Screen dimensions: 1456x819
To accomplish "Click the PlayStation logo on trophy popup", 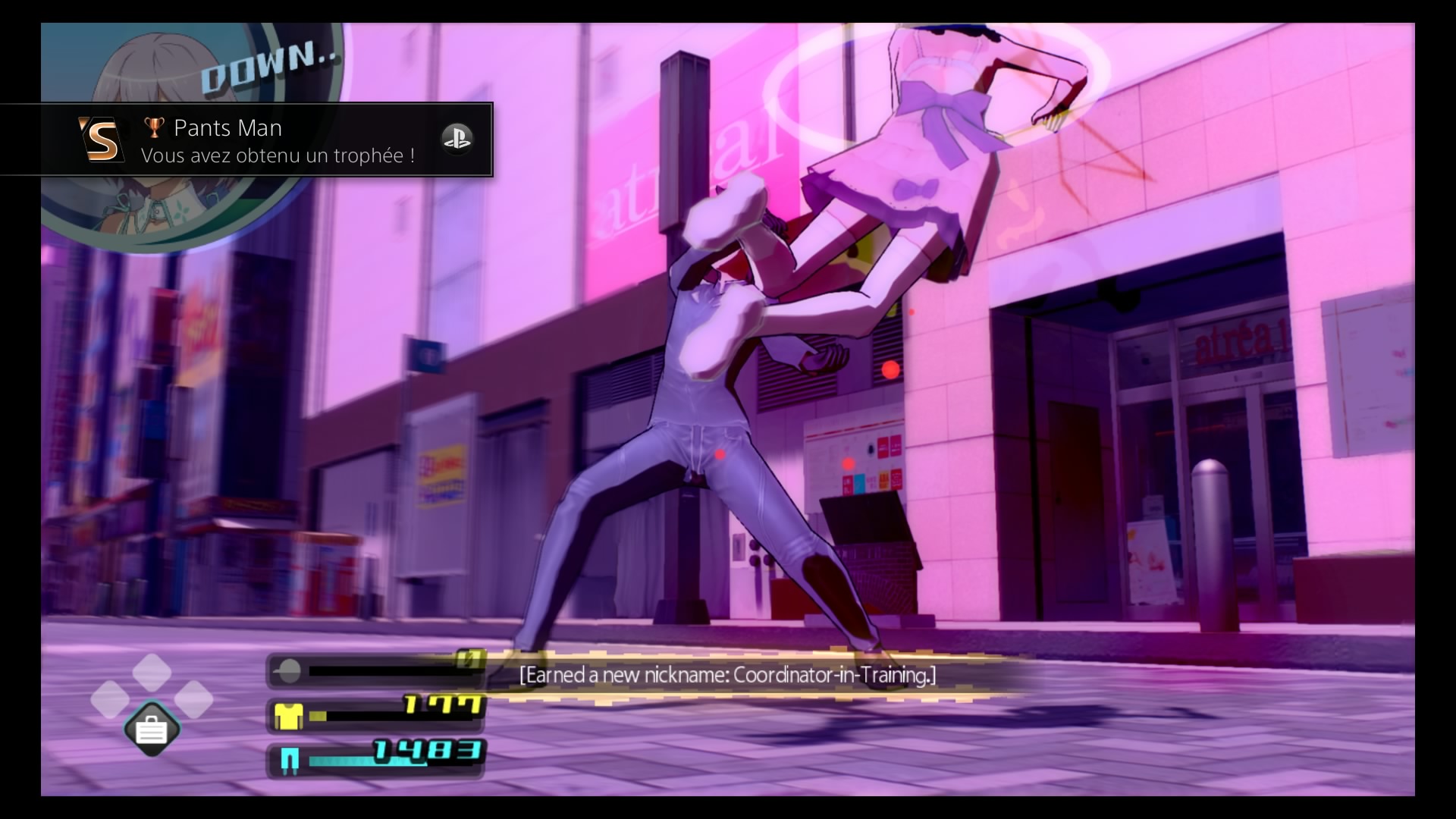I will coord(457,139).
